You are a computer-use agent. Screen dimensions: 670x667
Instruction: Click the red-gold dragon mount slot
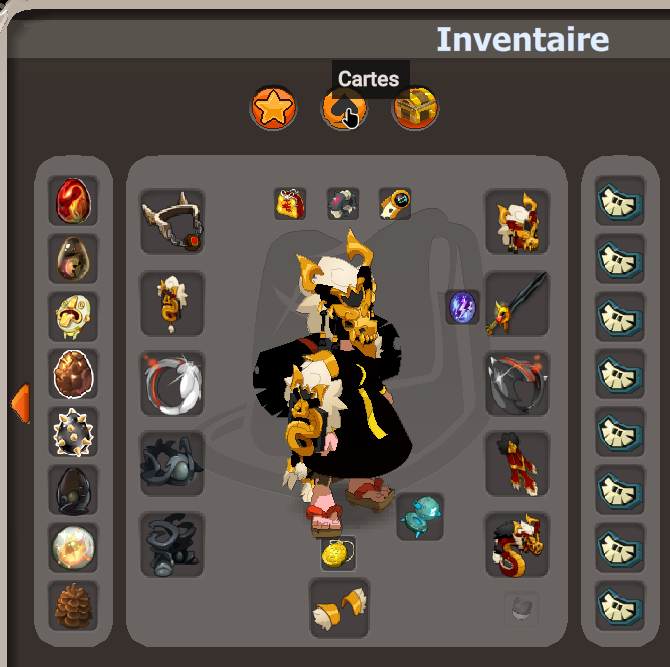point(517,545)
